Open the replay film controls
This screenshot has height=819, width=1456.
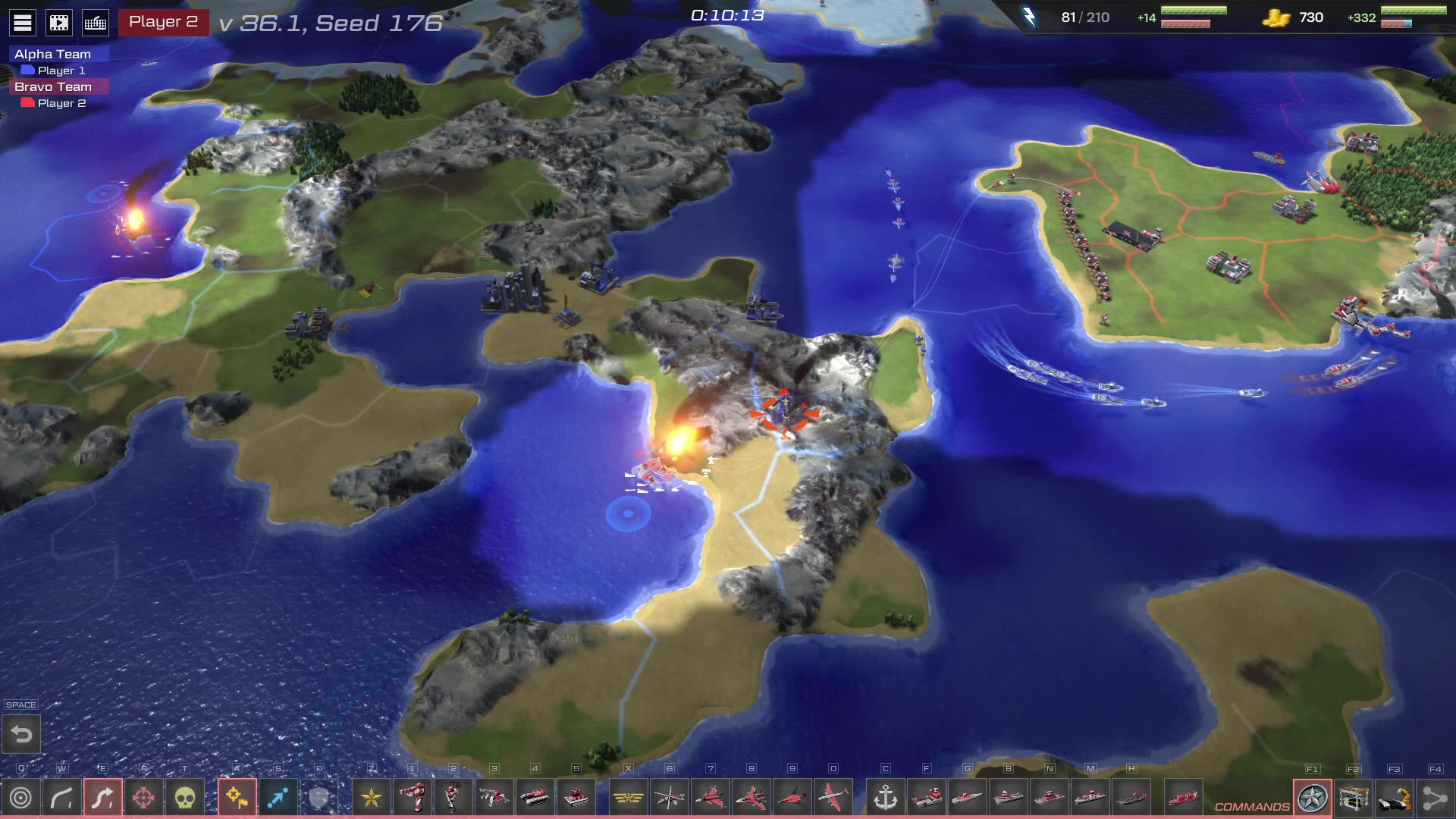pyautogui.click(x=59, y=23)
